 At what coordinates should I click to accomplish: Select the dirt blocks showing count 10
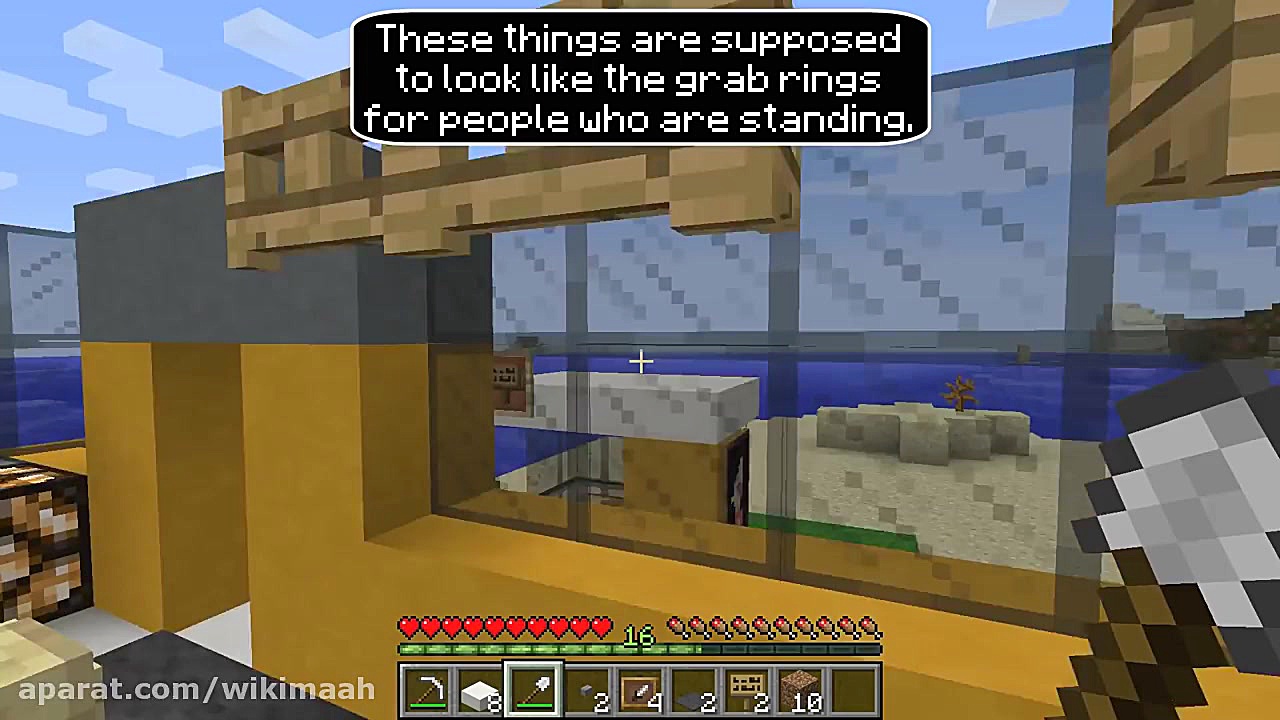pos(800,690)
